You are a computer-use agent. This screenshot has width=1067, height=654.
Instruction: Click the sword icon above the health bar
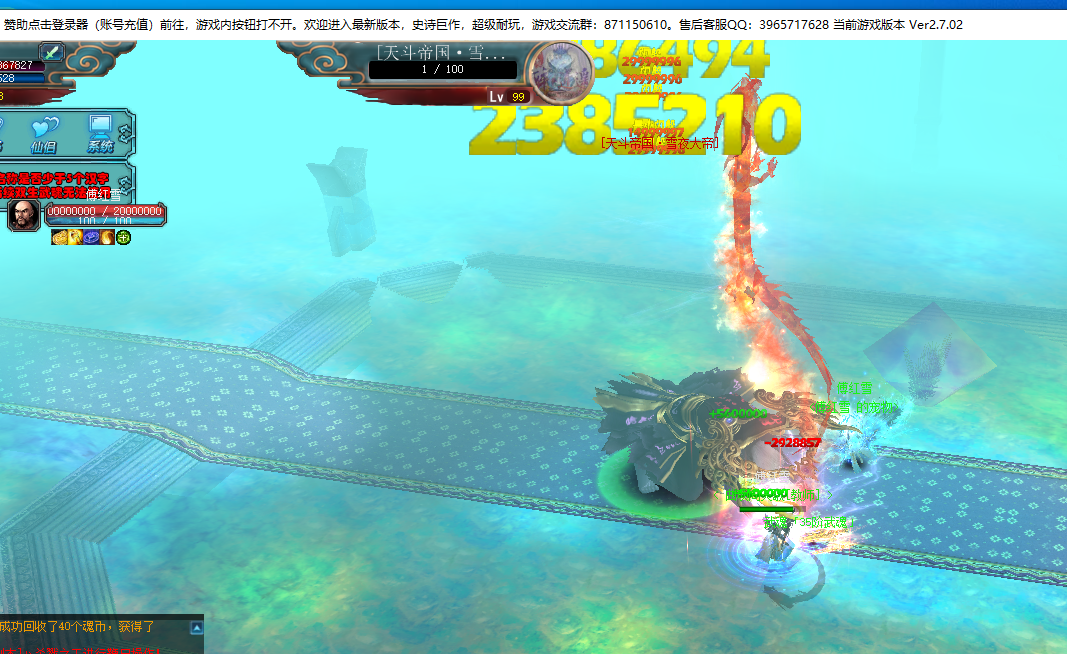click(51, 52)
